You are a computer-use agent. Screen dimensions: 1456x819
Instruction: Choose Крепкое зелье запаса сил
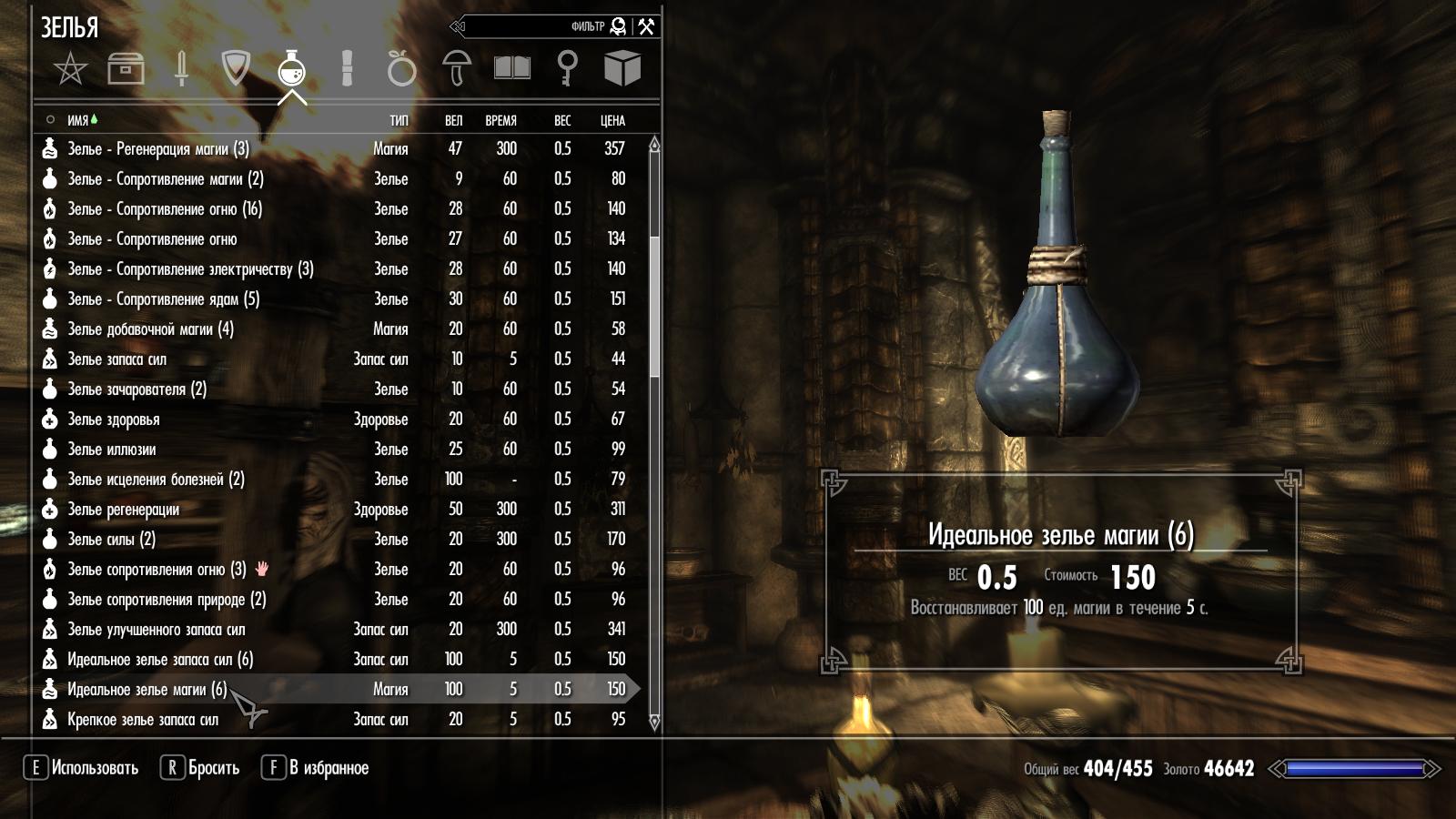(x=143, y=720)
